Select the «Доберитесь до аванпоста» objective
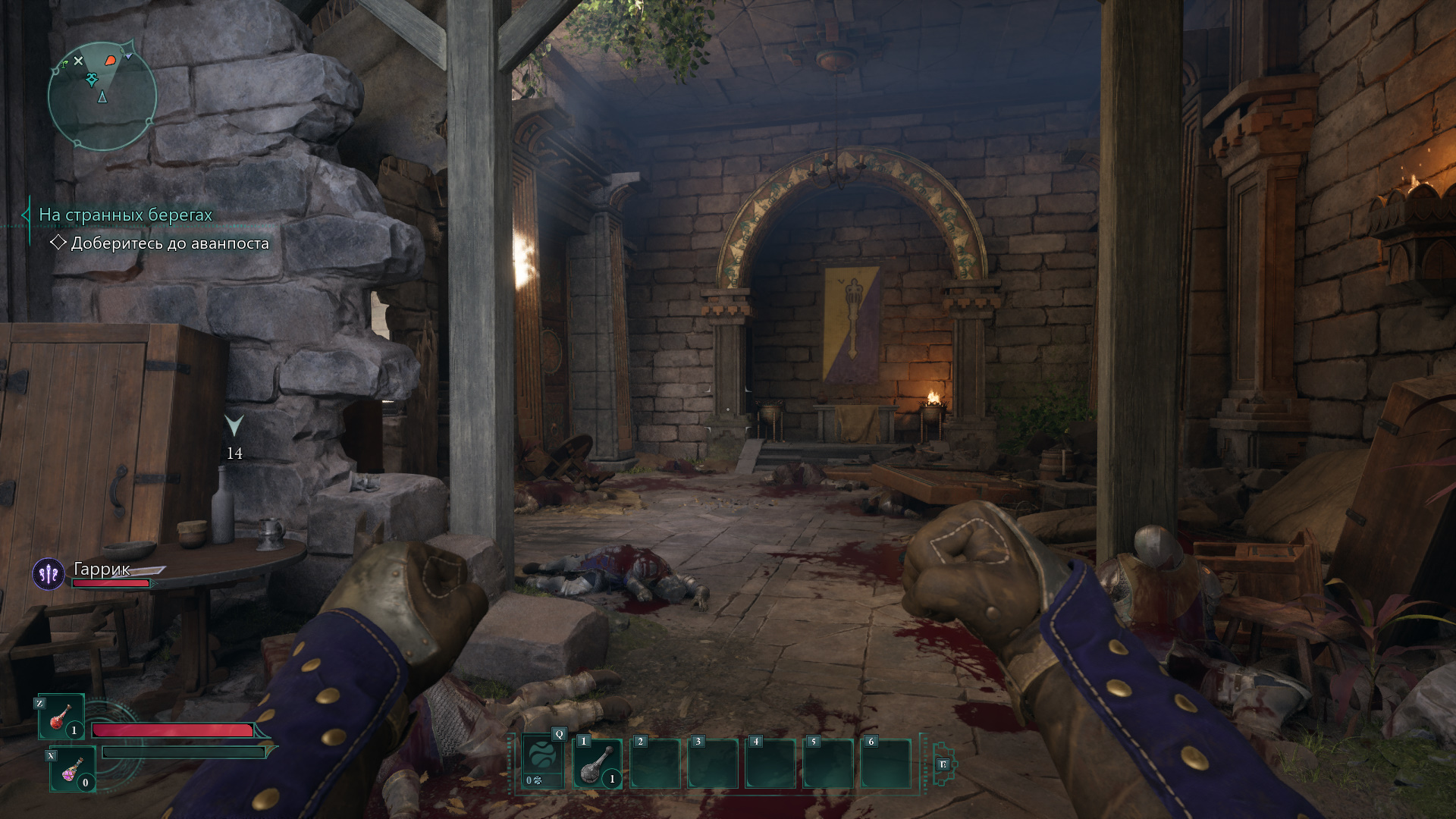1456x819 pixels. pyautogui.click(x=169, y=243)
